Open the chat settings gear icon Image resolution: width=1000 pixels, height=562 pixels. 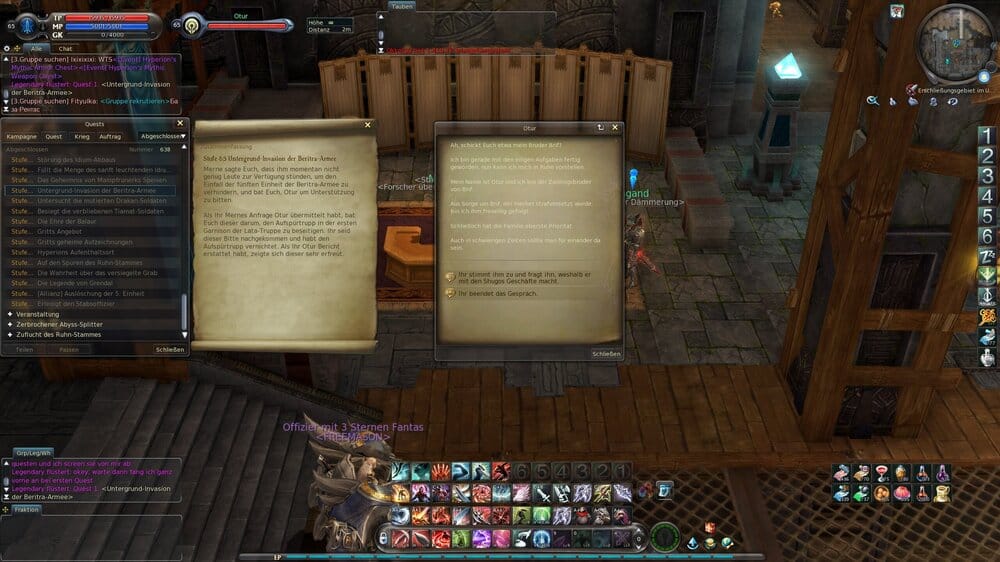point(7,48)
